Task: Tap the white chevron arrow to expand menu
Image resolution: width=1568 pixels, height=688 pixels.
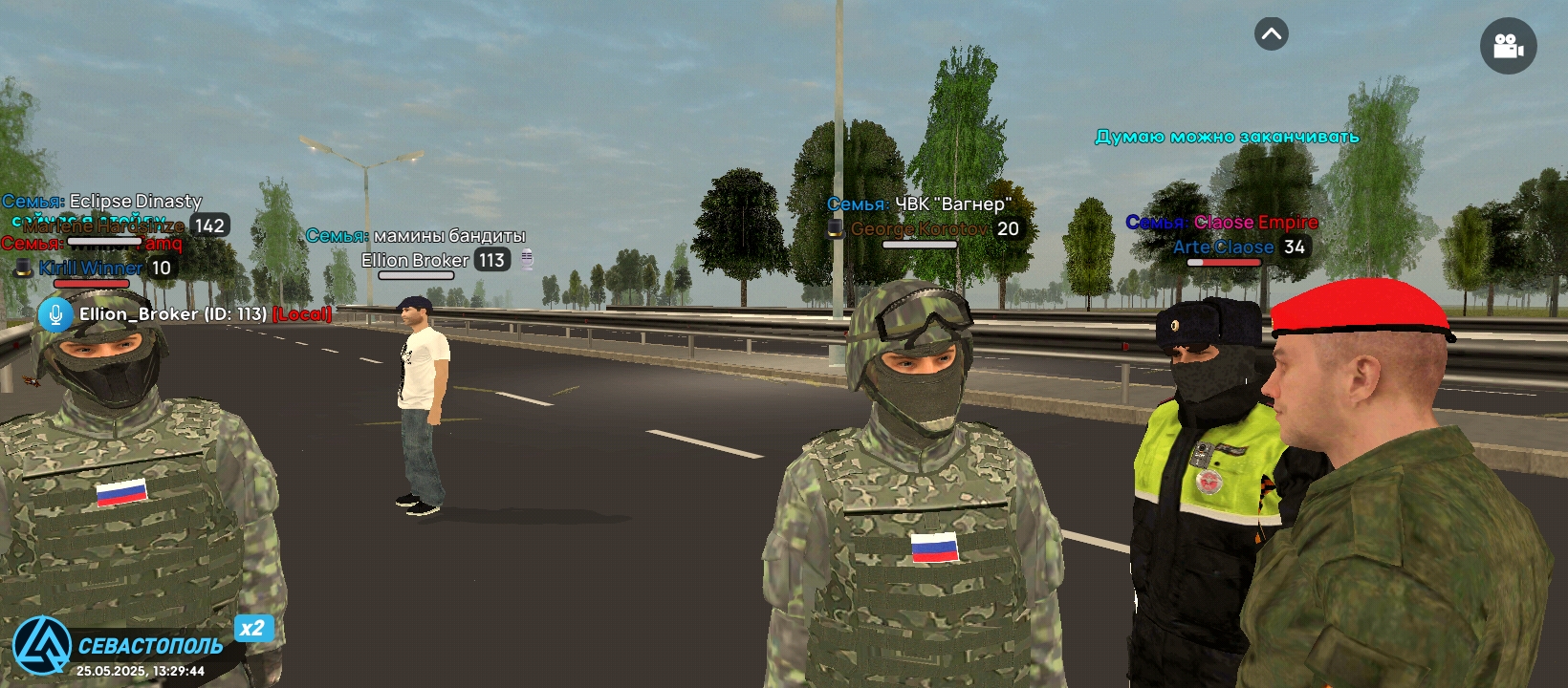Action: tap(1271, 33)
